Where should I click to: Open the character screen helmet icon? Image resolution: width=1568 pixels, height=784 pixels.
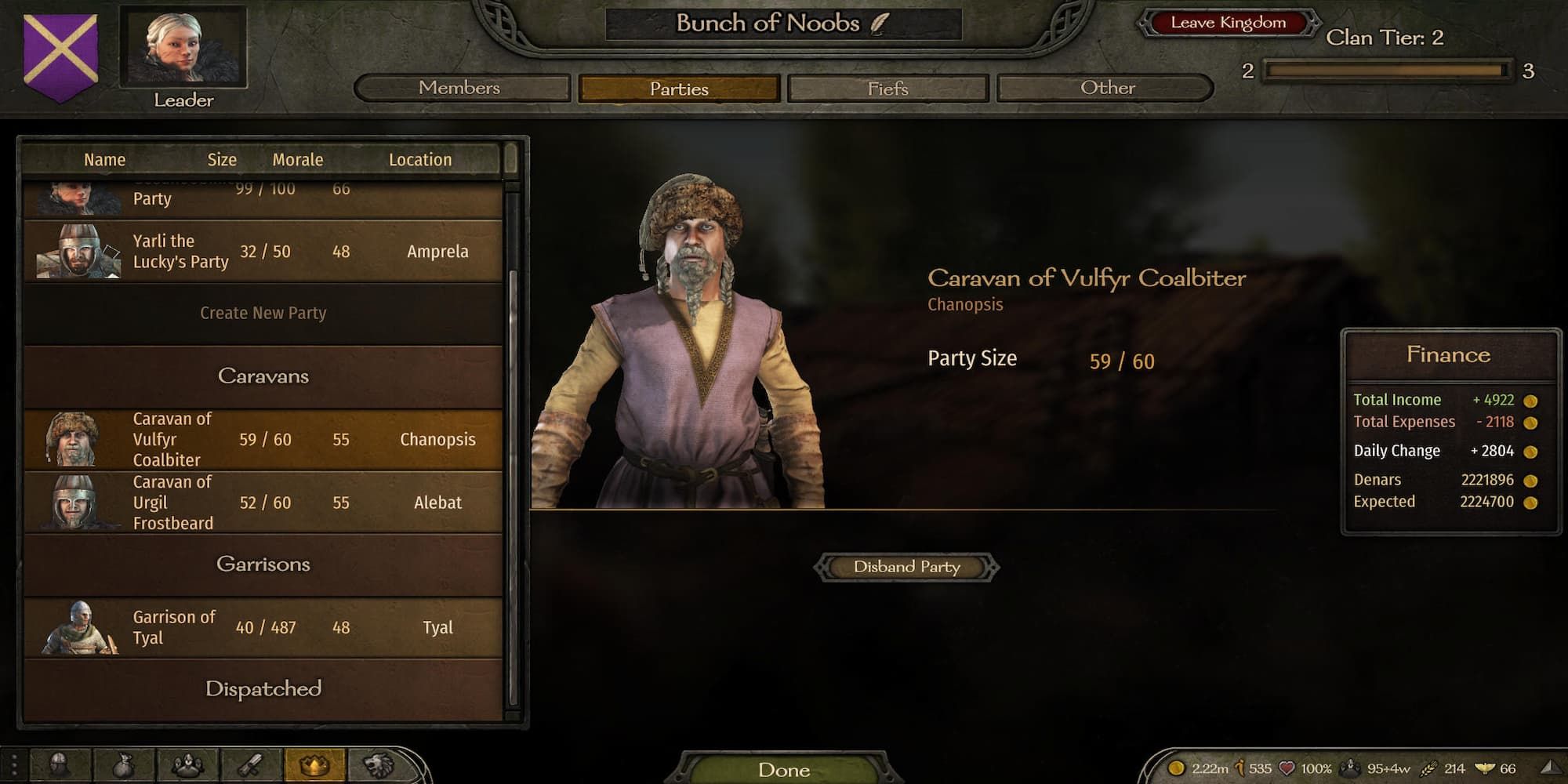60,764
